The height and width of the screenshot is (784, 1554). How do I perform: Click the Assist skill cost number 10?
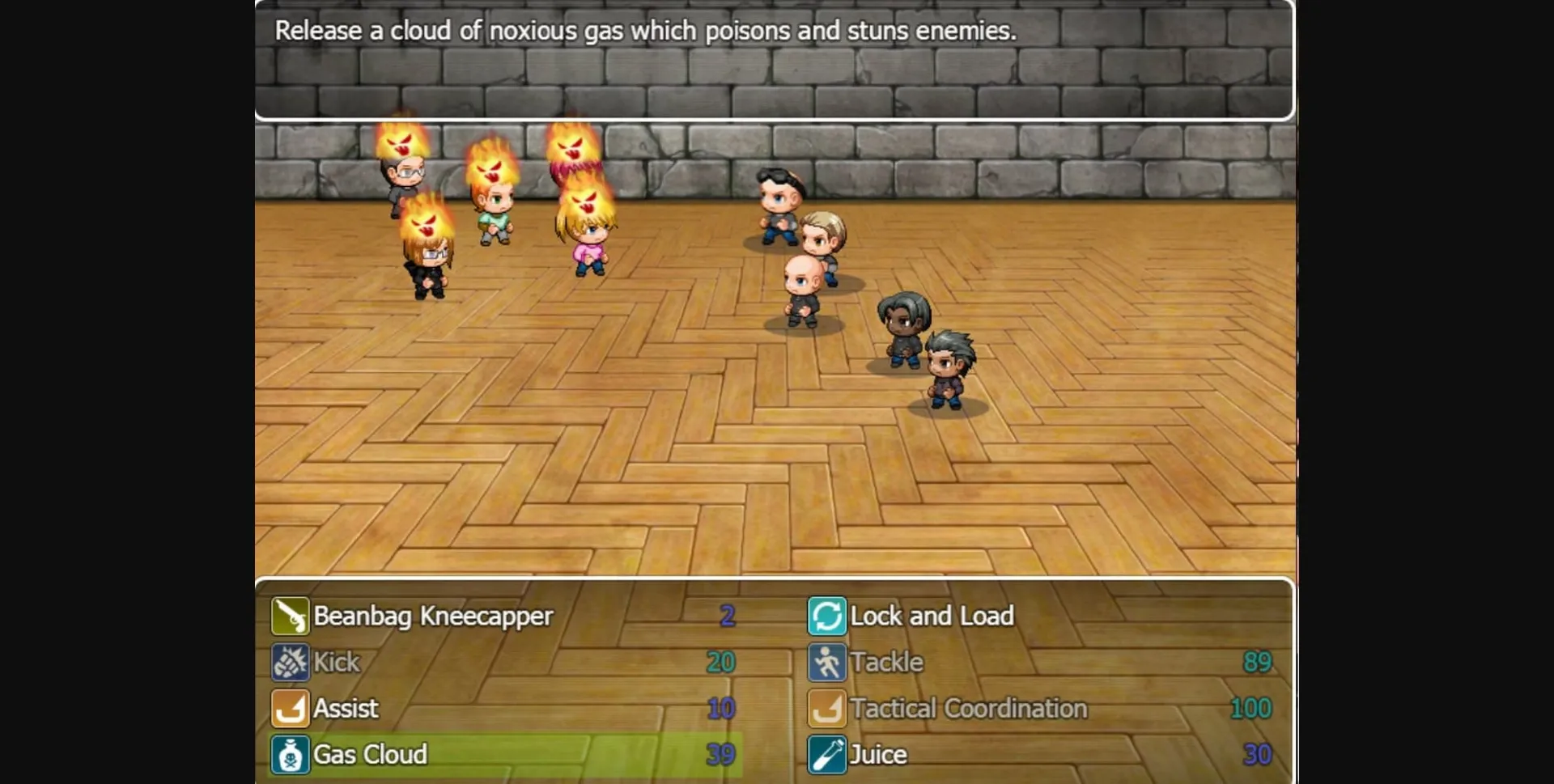720,708
